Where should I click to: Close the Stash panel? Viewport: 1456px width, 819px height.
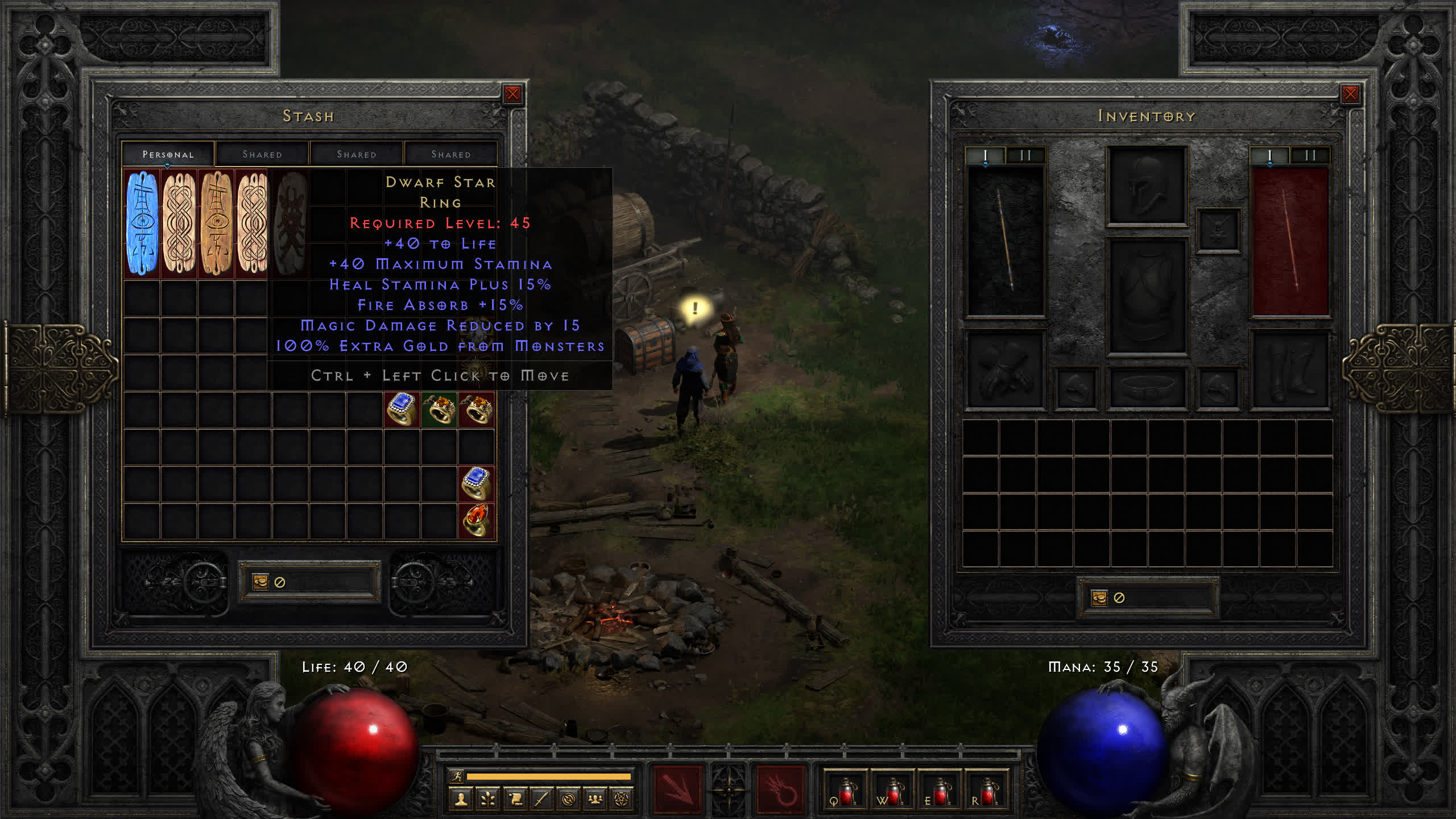tap(512, 94)
